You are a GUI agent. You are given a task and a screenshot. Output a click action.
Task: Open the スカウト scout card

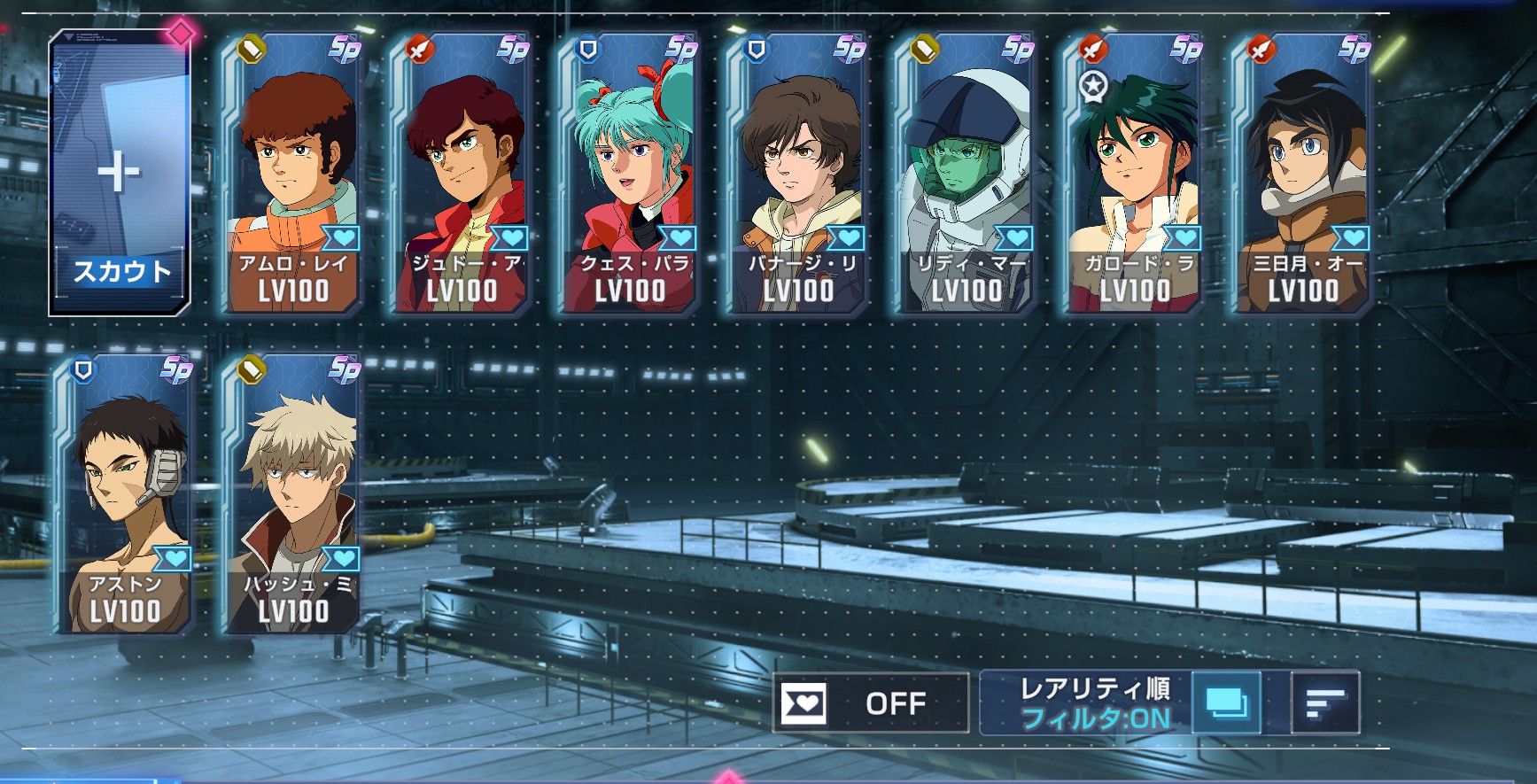pos(120,174)
